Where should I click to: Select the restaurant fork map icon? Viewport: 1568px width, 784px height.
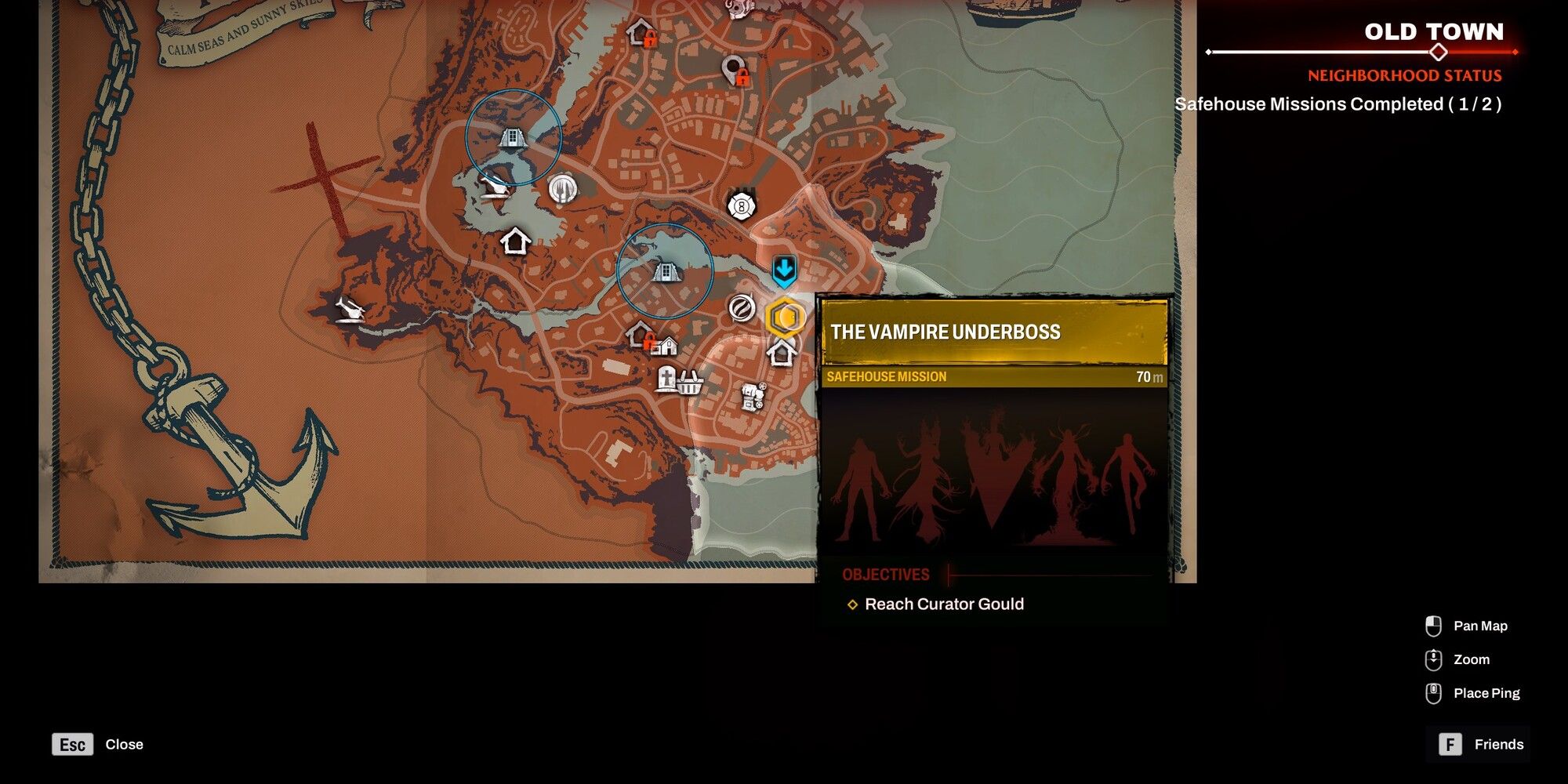562,189
